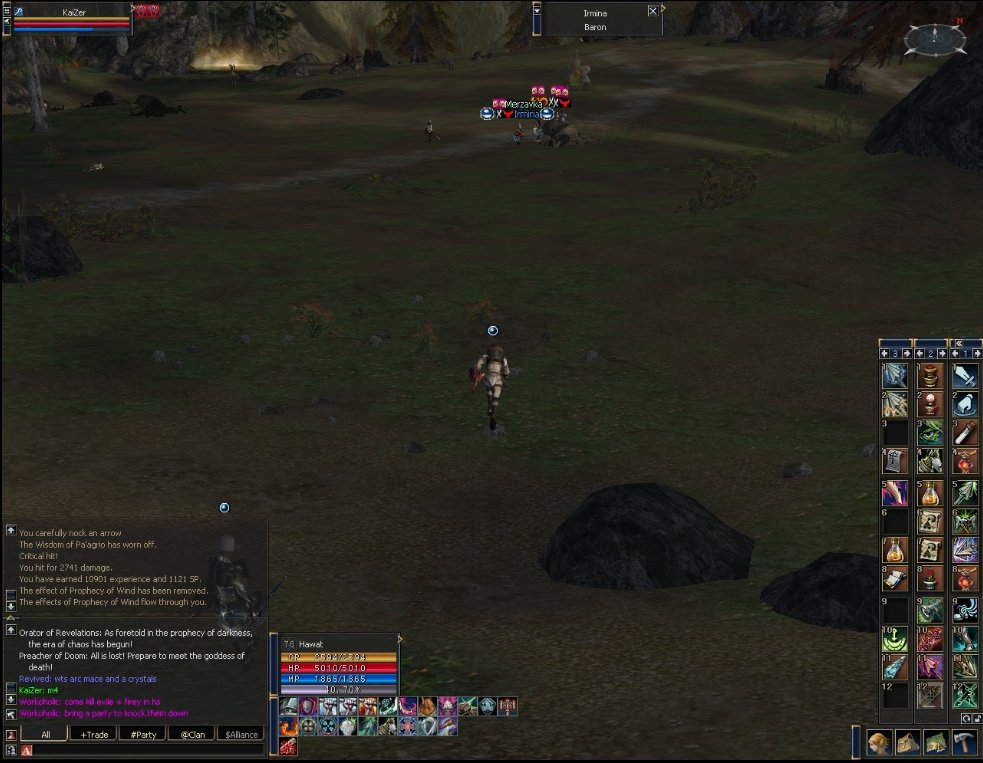This screenshot has height=763, width=983.
Task: Open the character portrait menu button
Action: (x=880, y=743)
